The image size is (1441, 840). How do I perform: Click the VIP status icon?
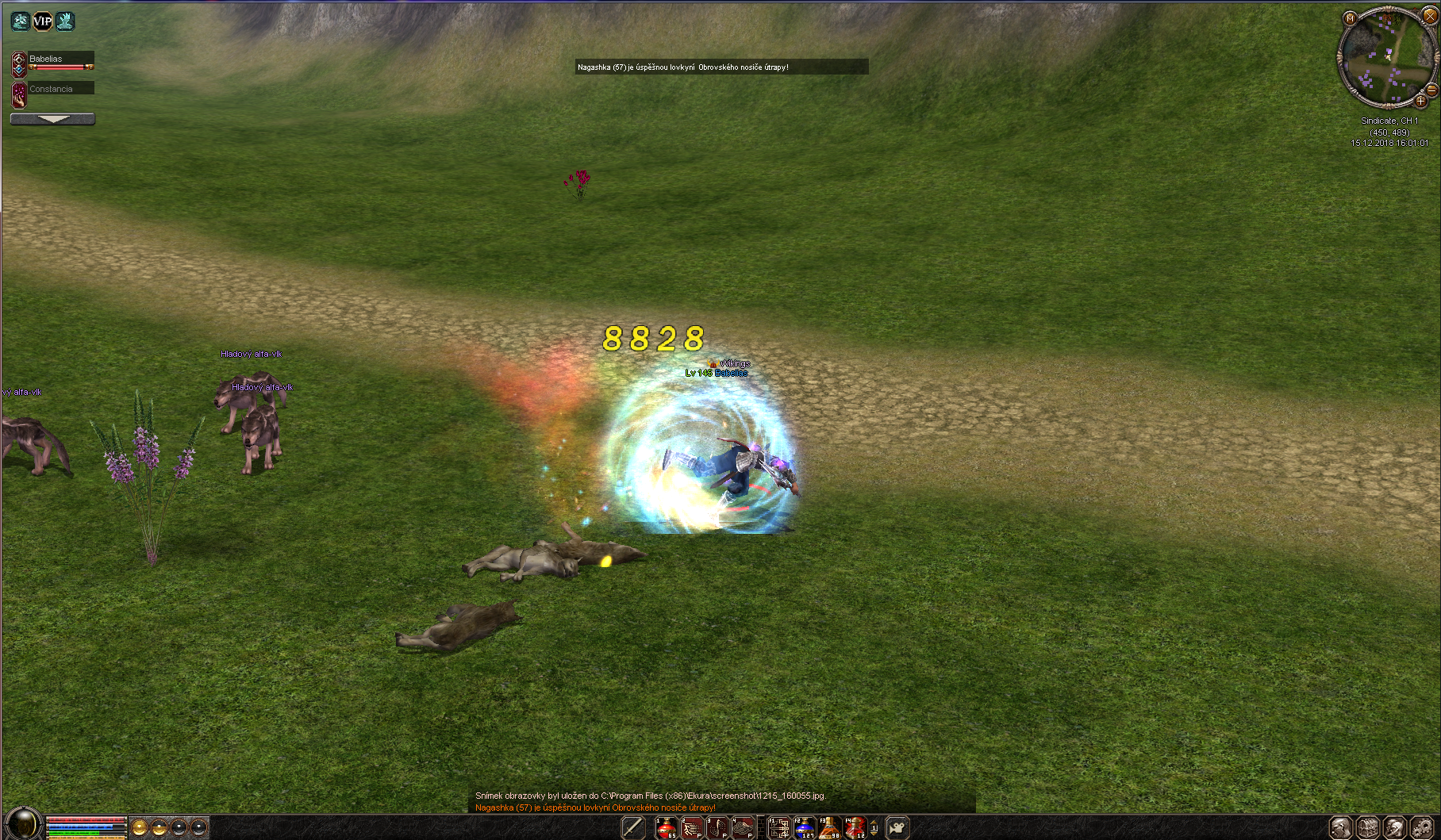[x=43, y=21]
